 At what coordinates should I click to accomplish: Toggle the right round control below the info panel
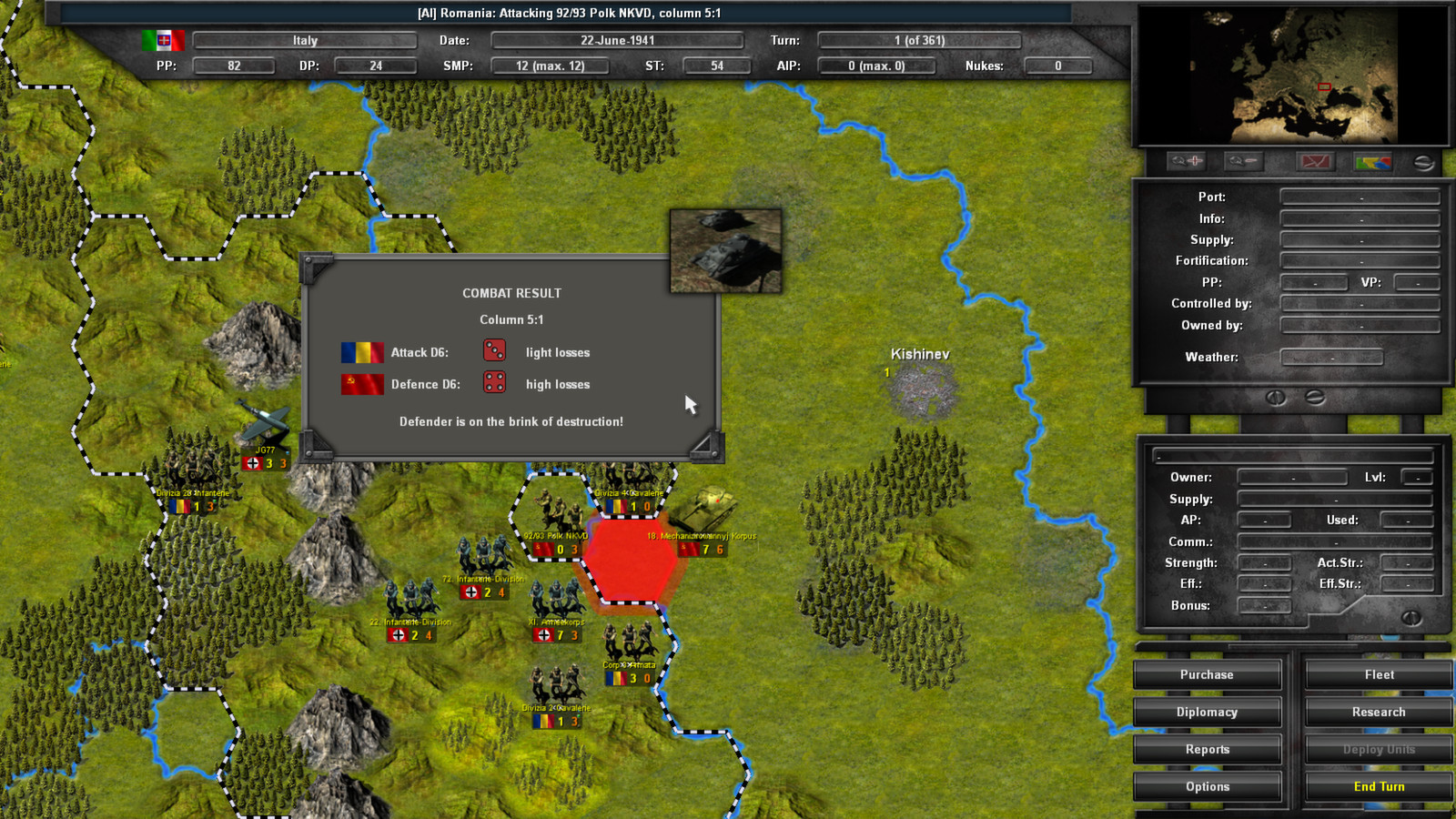[1314, 398]
